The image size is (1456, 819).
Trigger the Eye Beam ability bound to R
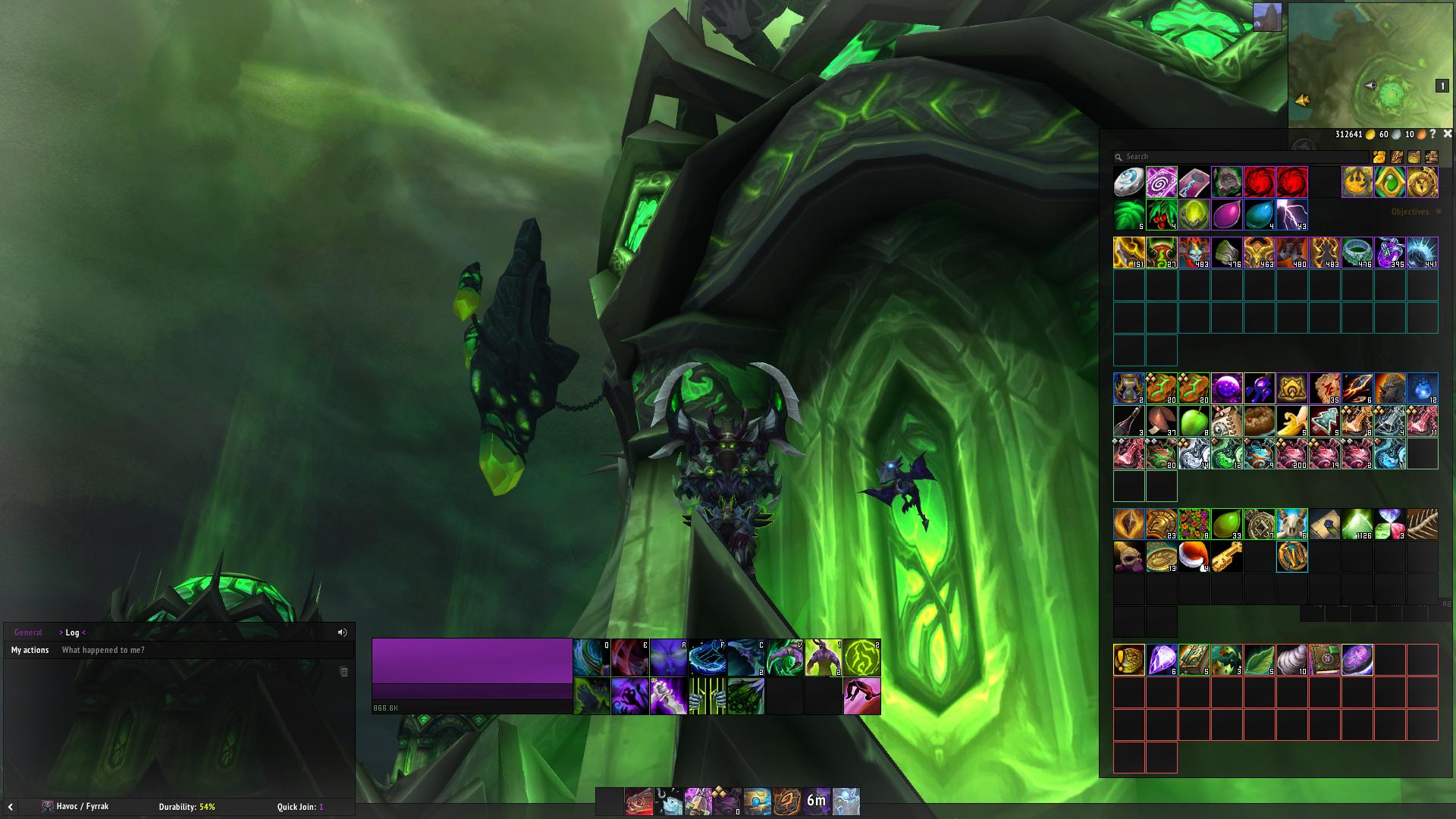pyautogui.click(x=667, y=657)
